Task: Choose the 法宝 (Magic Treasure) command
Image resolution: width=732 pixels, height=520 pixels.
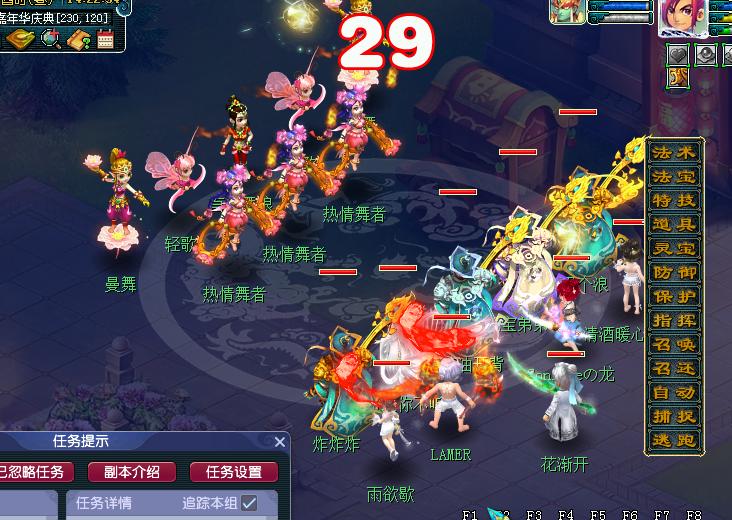Action: point(673,177)
